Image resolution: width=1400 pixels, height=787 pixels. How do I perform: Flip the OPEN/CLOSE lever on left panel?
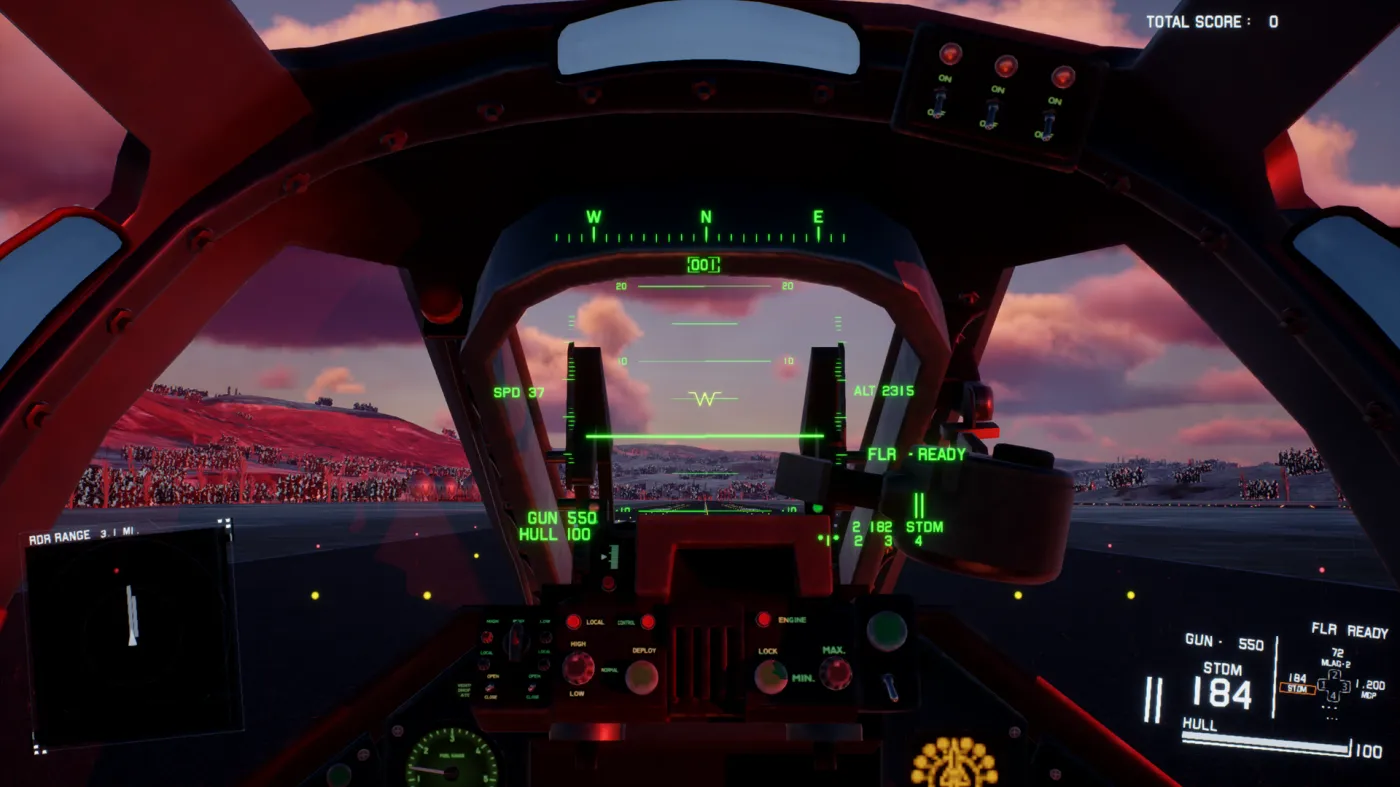pos(490,687)
